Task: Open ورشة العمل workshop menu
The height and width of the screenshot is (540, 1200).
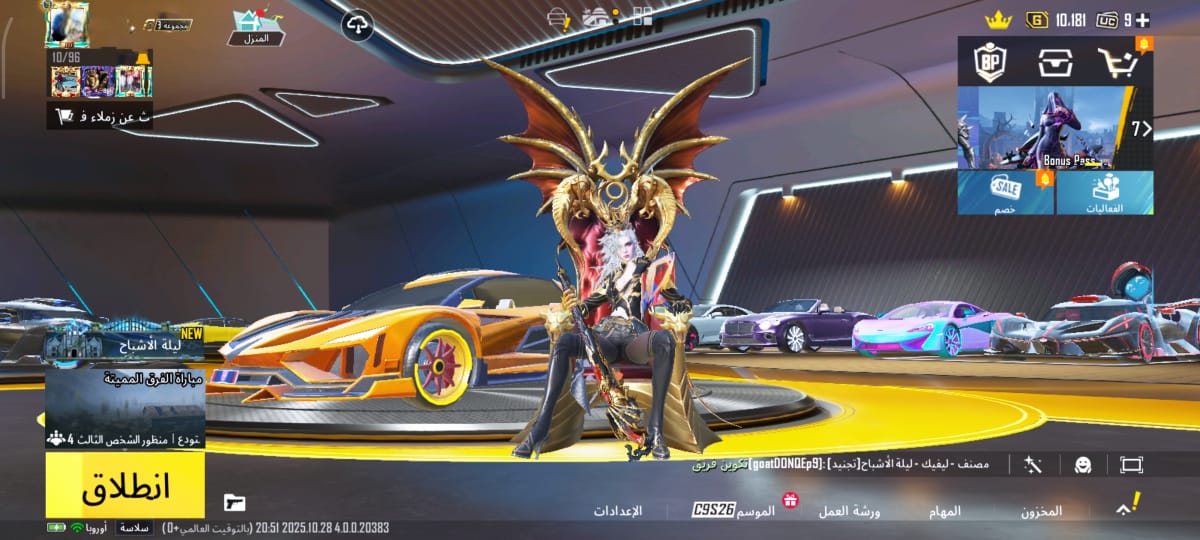Action: pyautogui.click(x=850, y=511)
